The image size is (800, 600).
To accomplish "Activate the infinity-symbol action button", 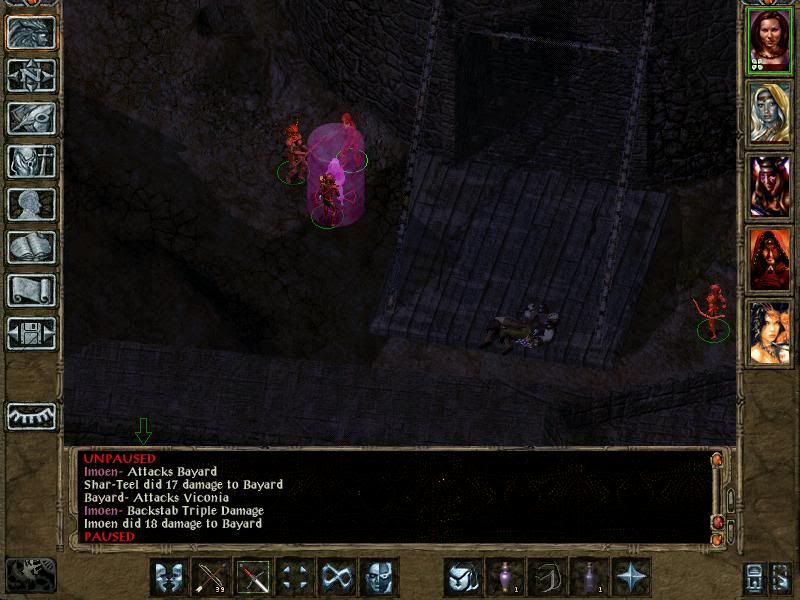I will coord(338,578).
